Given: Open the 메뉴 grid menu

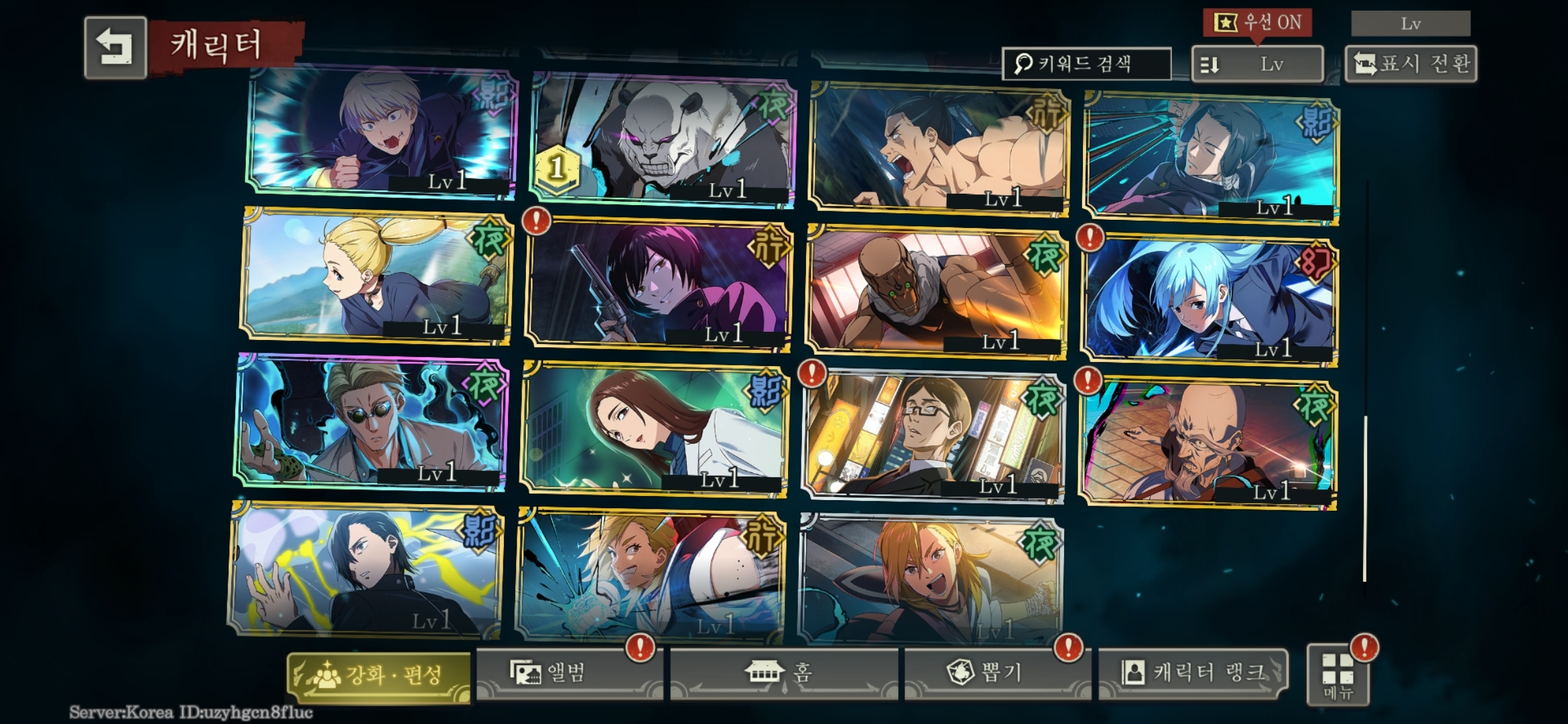Looking at the screenshot, I should coord(1337,676).
